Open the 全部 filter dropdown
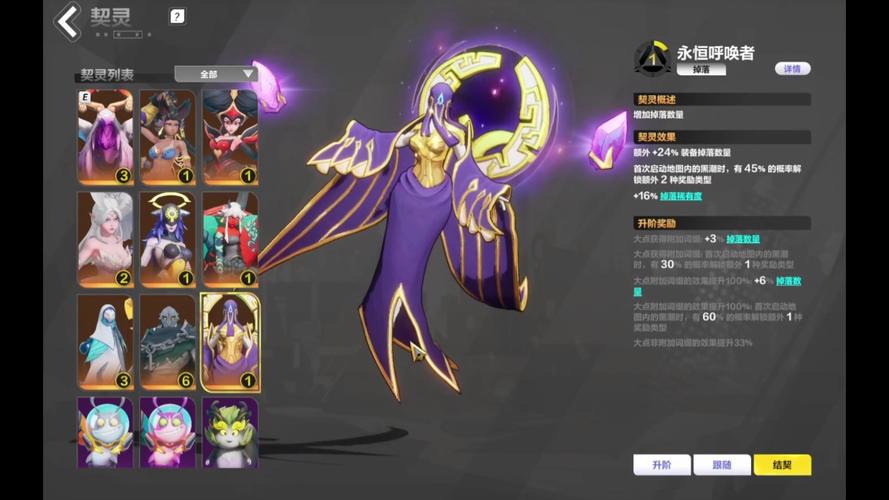Viewport: 889px width, 500px height. pos(216,74)
